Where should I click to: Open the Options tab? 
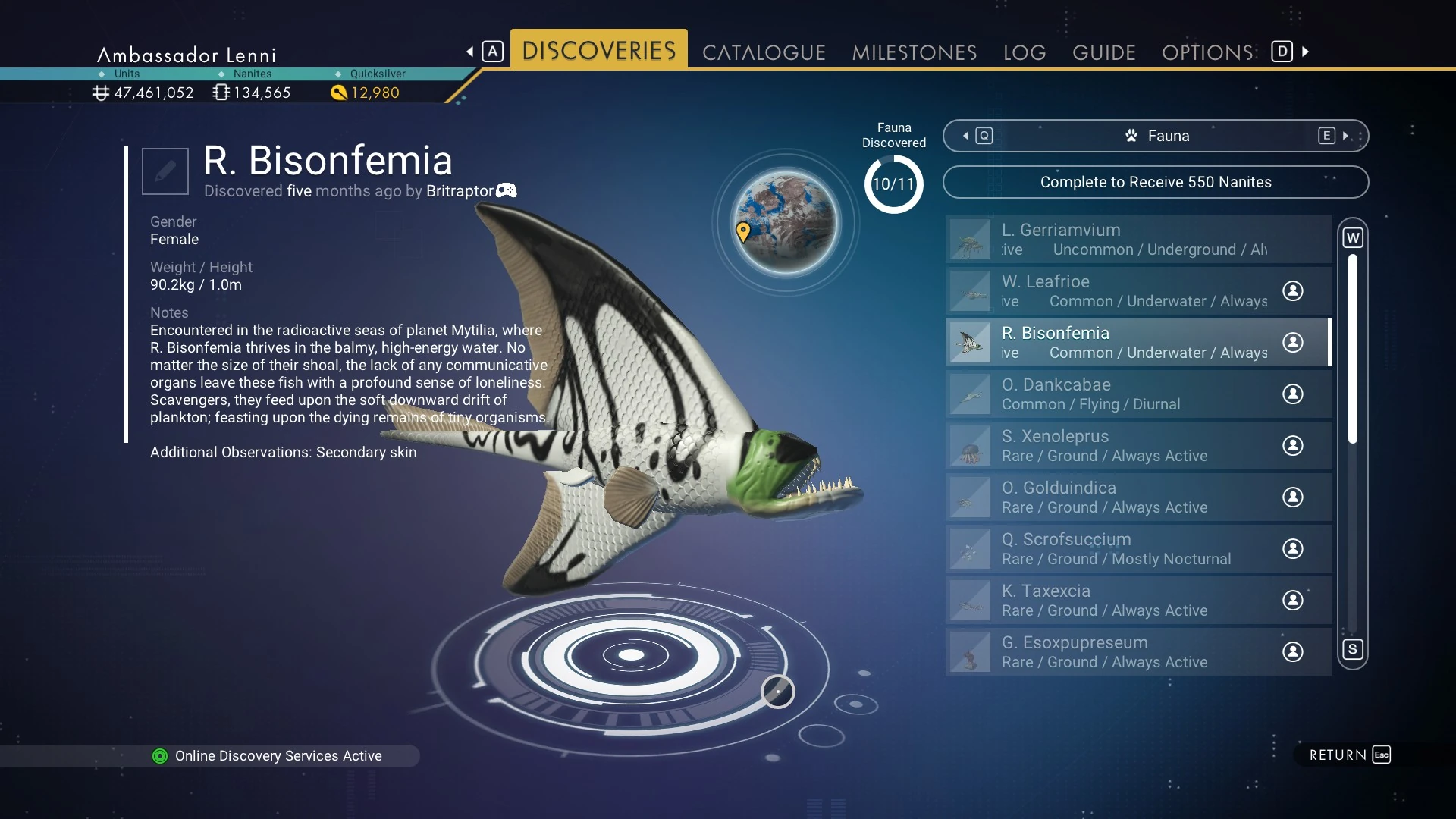pos(1207,52)
